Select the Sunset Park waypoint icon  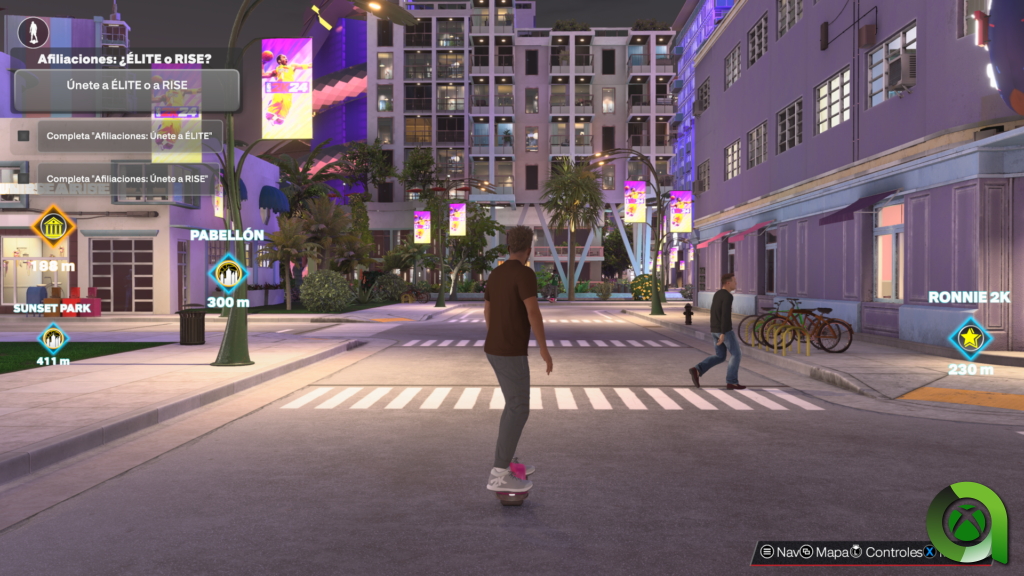pyautogui.click(x=52, y=338)
